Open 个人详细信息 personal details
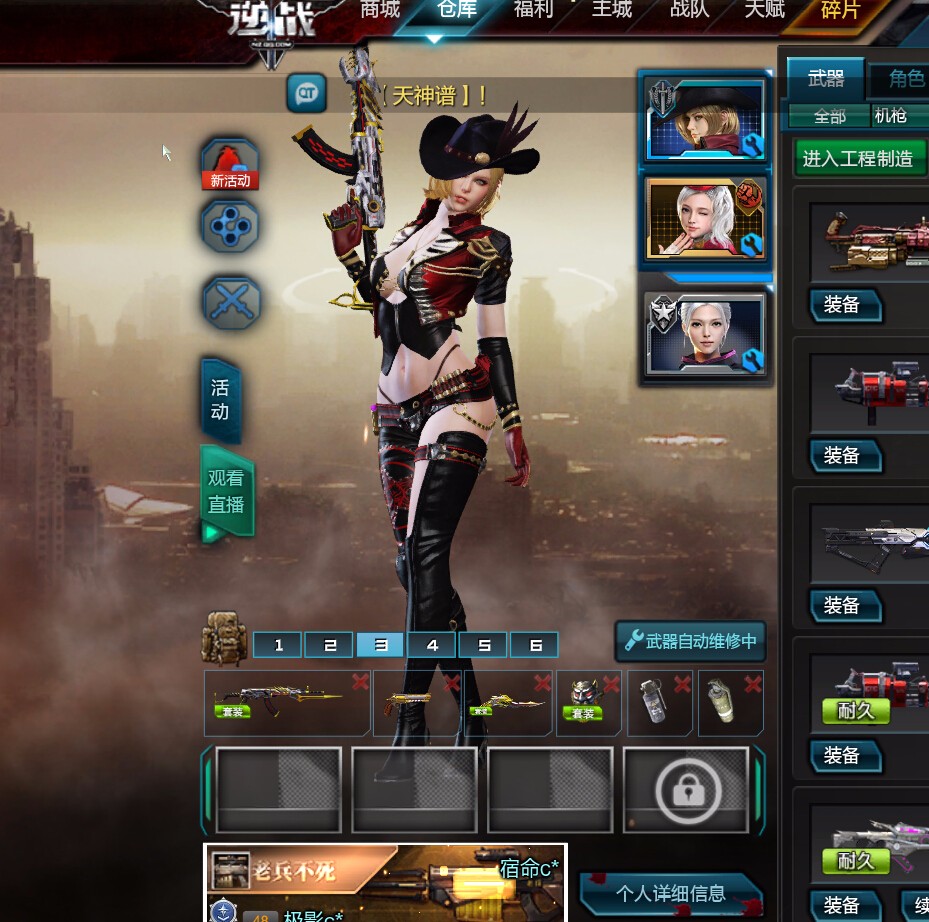The width and height of the screenshot is (929, 922). (x=668, y=893)
